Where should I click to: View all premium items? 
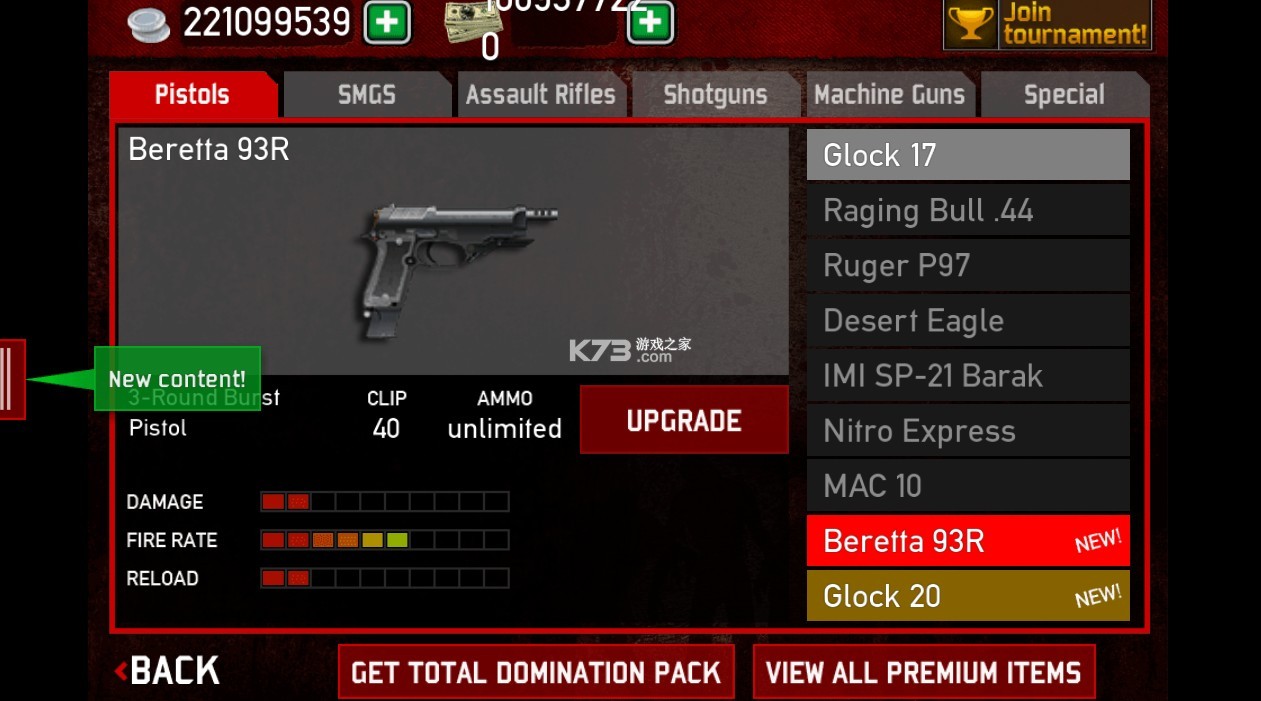(x=923, y=672)
